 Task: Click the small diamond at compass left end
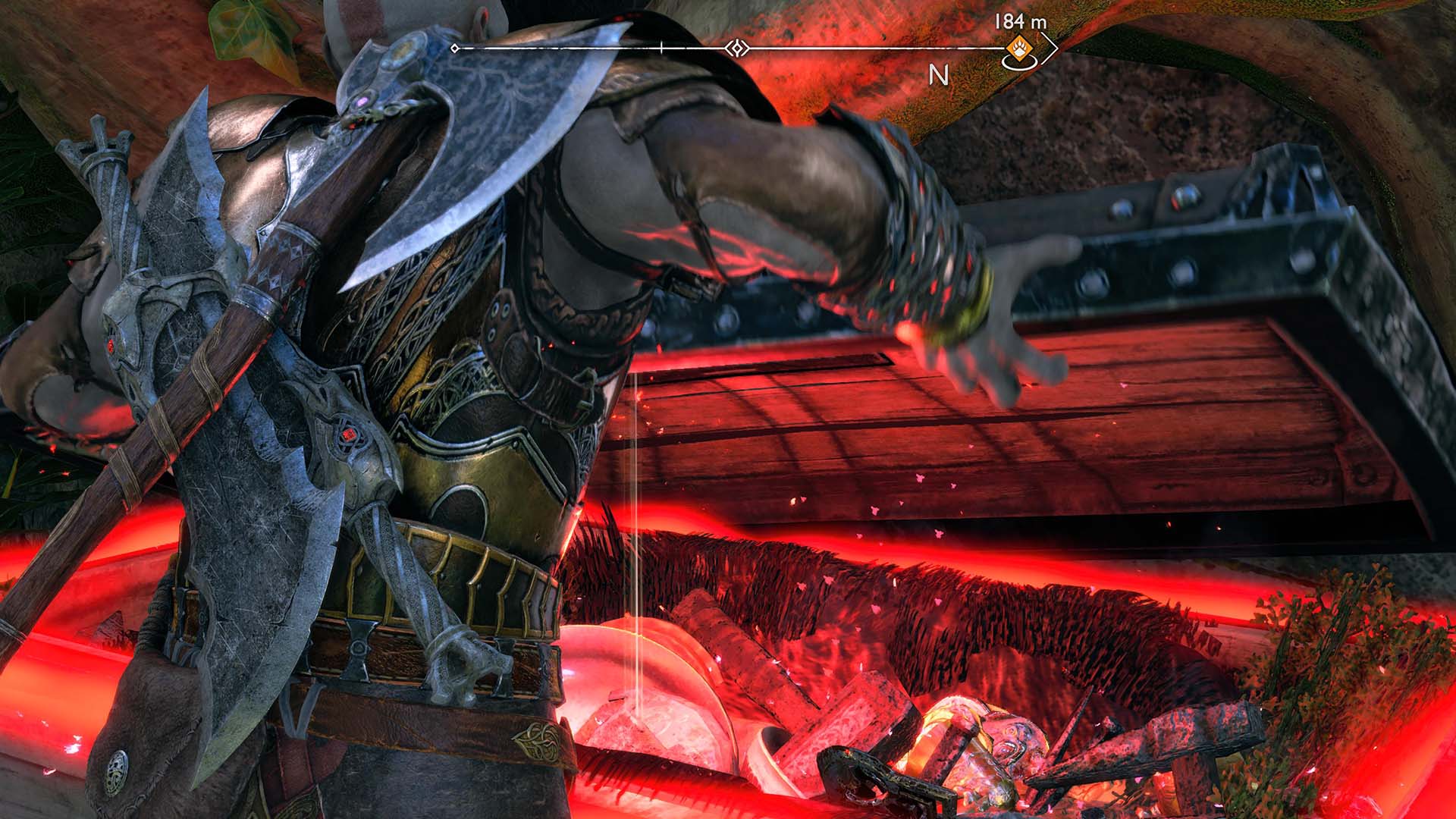(454, 48)
